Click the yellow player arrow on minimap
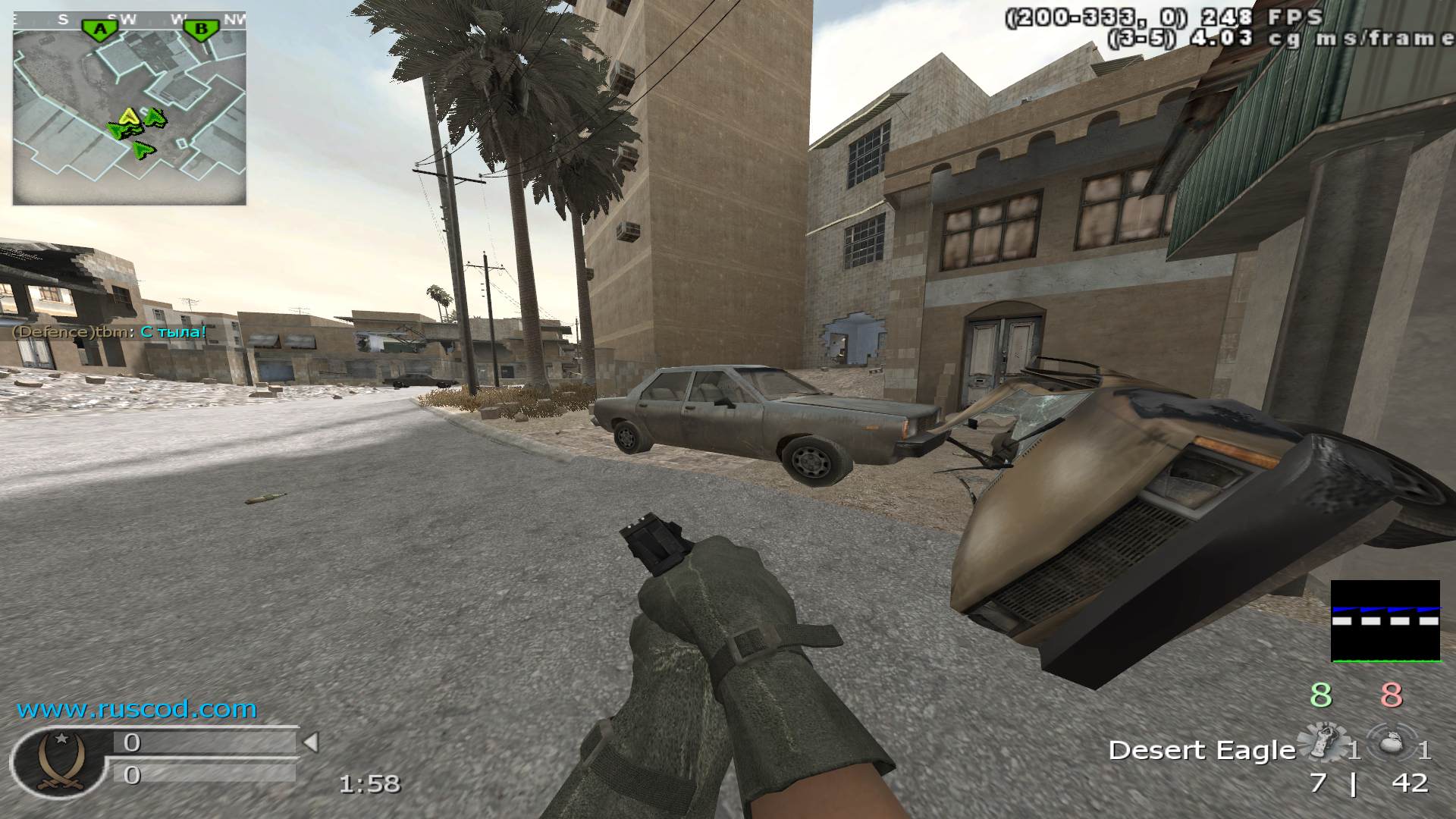1456x819 pixels. [129, 116]
